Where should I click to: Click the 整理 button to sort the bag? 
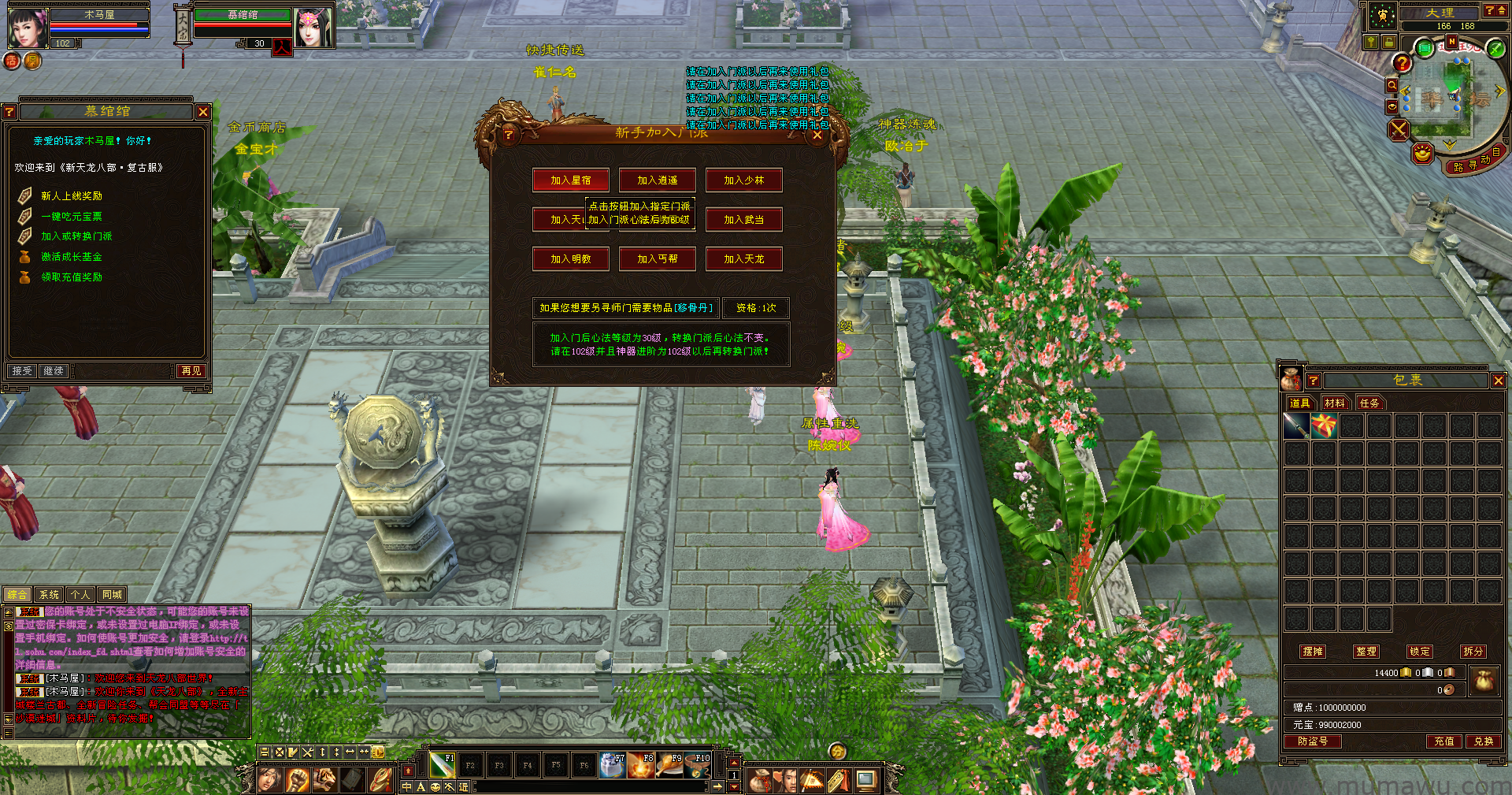(x=1366, y=652)
